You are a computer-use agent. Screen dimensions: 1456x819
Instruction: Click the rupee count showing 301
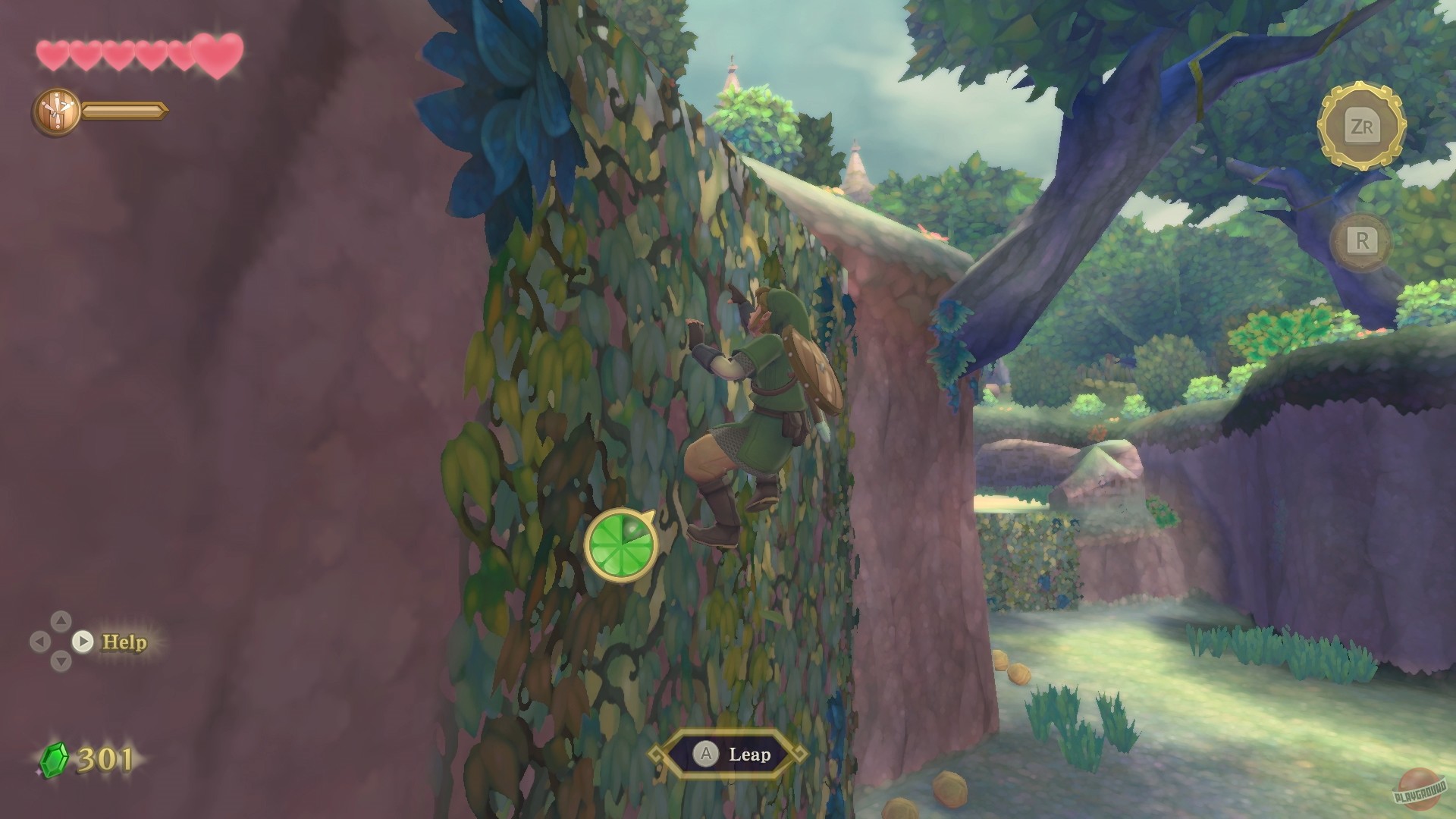tap(106, 758)
